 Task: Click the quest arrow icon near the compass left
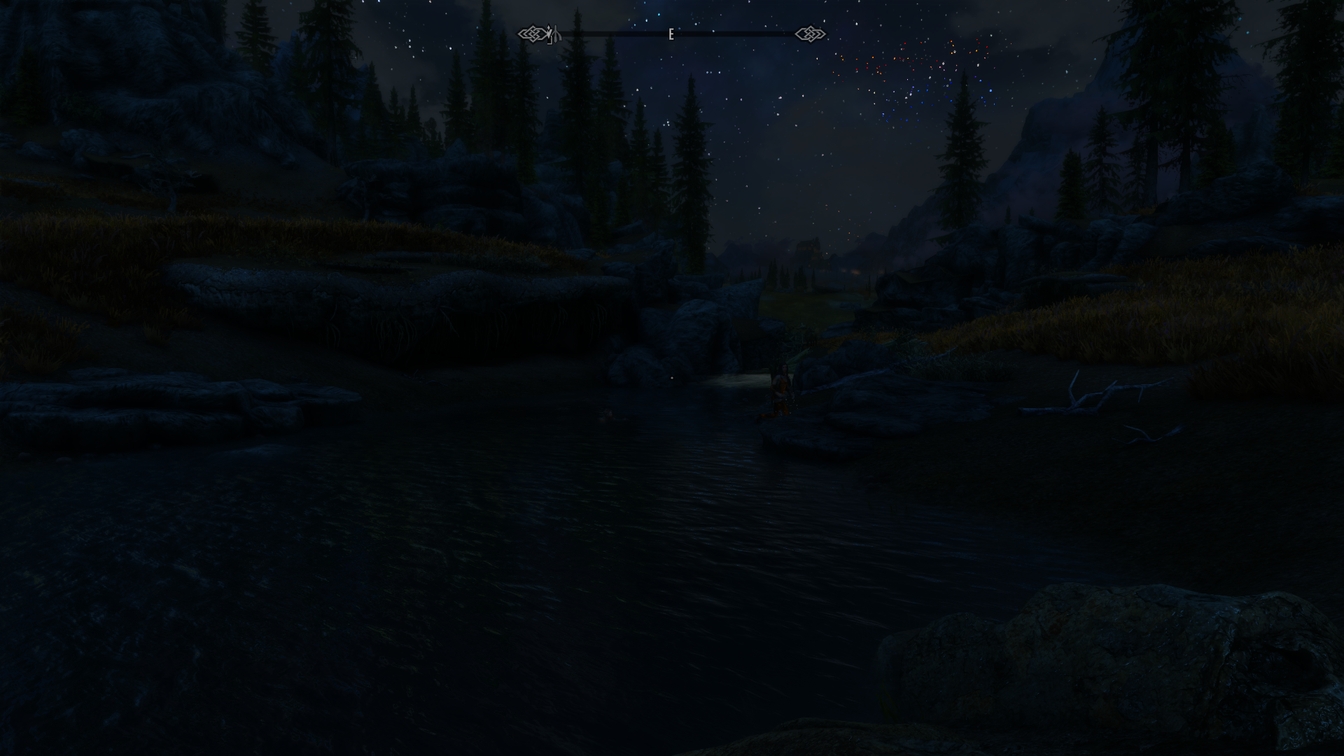548,33
